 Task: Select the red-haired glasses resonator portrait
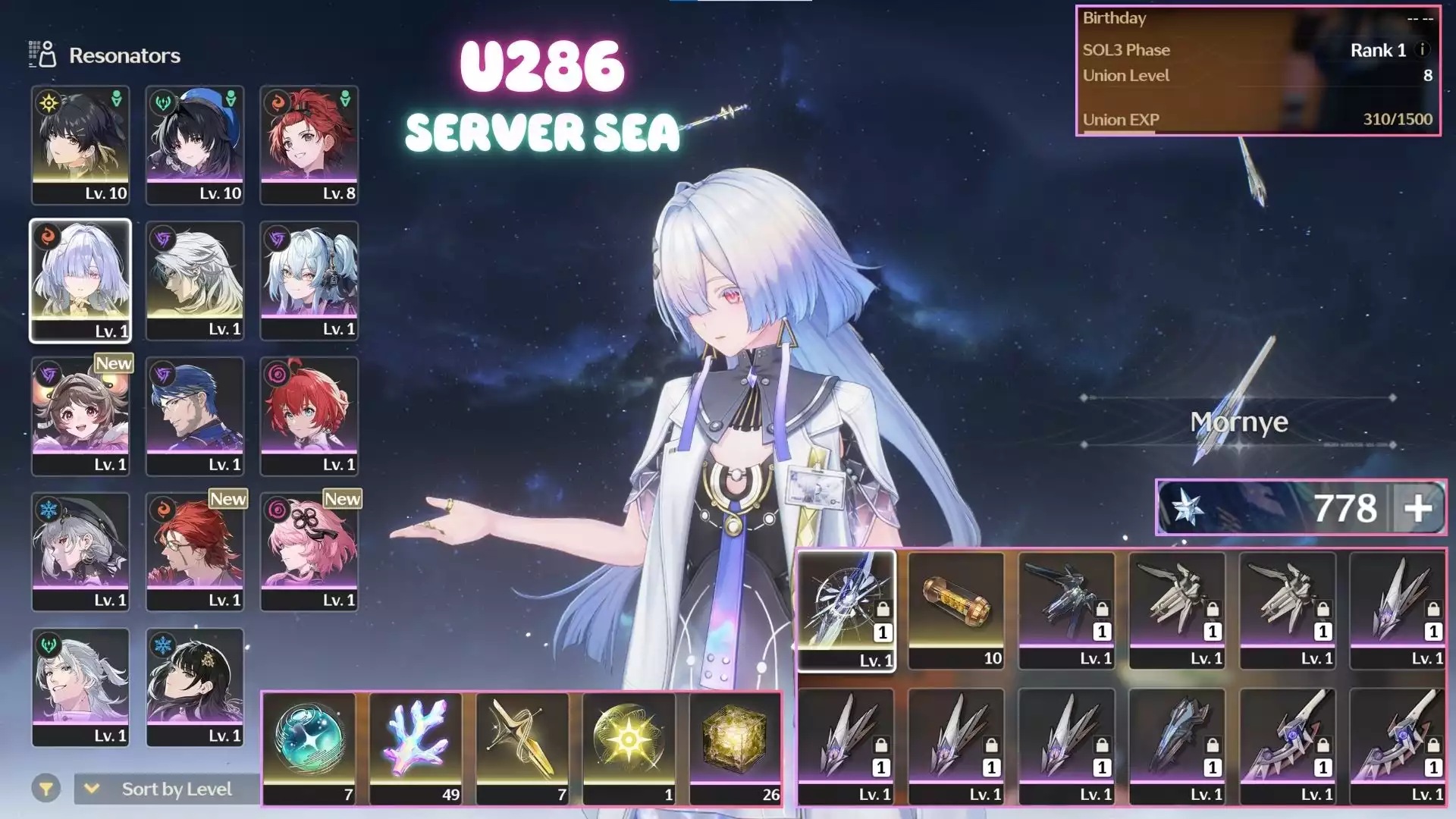click(x=195, y=552)
